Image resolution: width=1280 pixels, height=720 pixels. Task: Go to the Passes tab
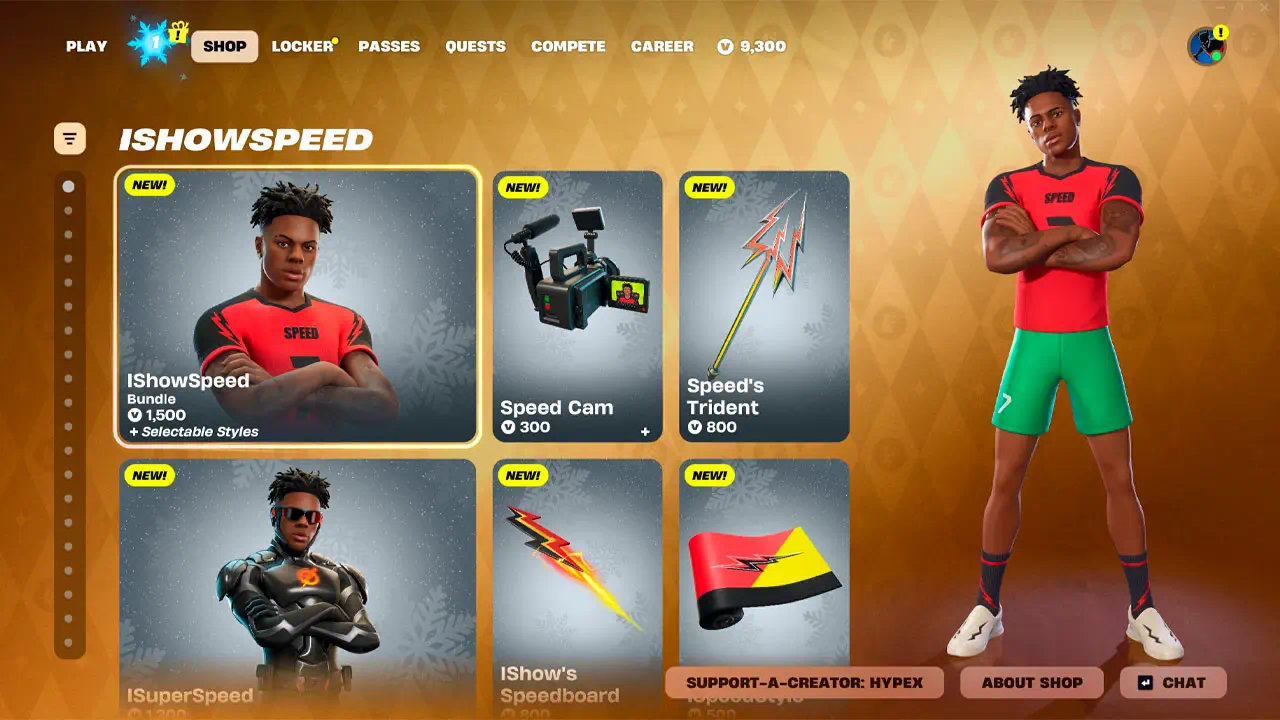point(389,46)
